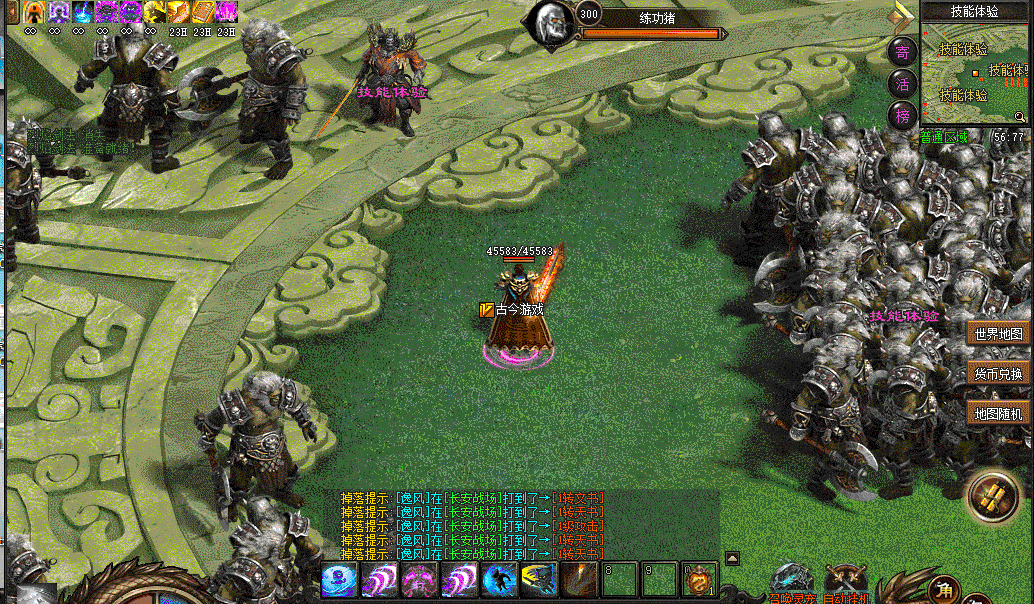Image resolution: width=1034 pixels, height=604 pixels.
Task: Open the 世界地图 world map button
Action: (x=999, y=334)
